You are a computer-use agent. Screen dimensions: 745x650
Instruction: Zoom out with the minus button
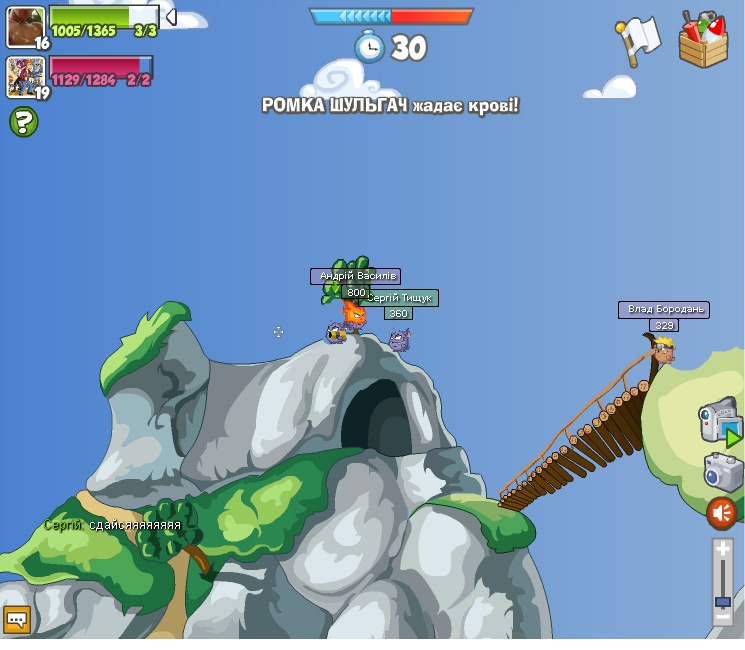click(x=722, y=618)
